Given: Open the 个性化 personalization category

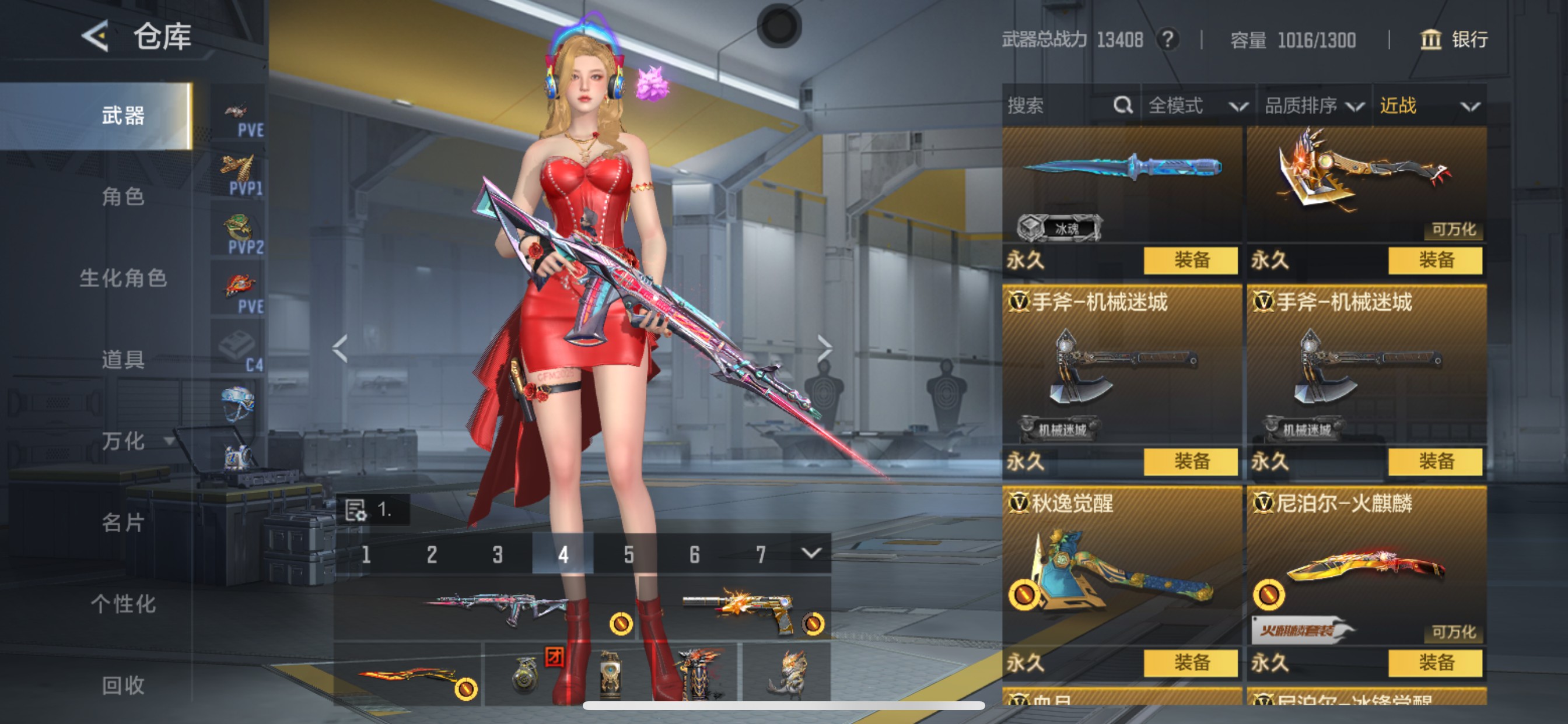Looking at the screenshot, I should pyautogui.click(x=123, y=603).
